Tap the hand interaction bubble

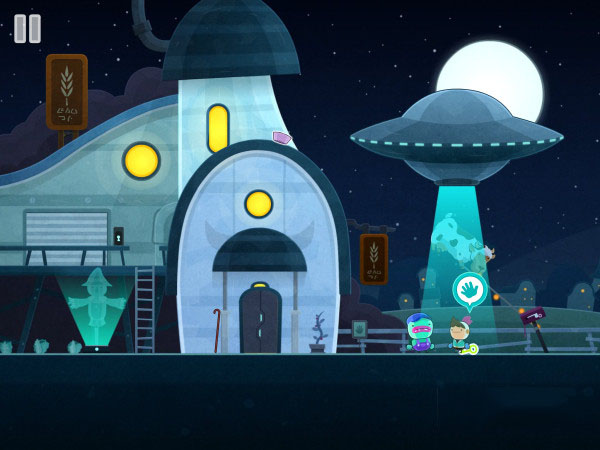pos(469,290)
